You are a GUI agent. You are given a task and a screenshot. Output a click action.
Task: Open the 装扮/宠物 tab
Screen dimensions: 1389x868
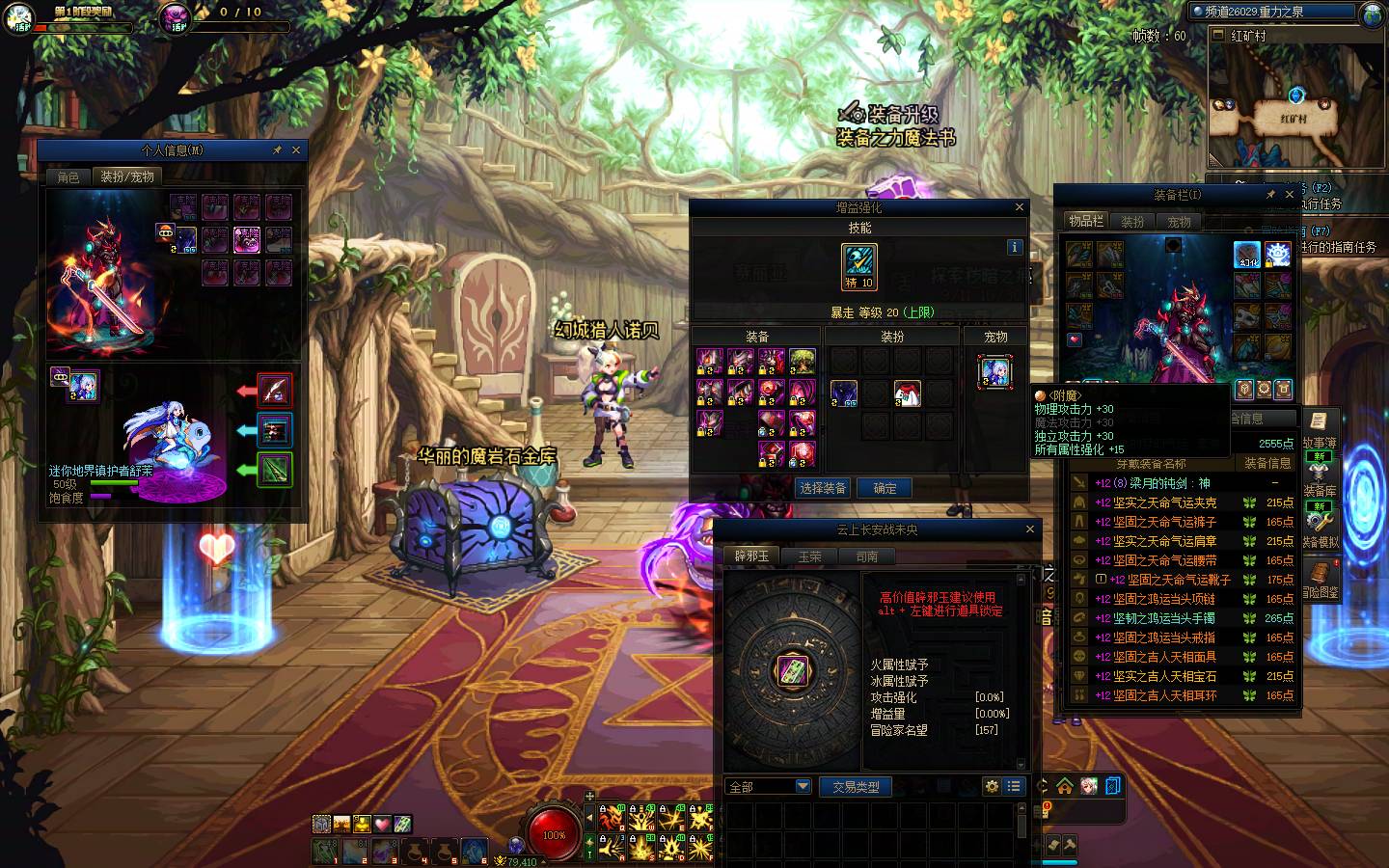(x=127, y=177)
